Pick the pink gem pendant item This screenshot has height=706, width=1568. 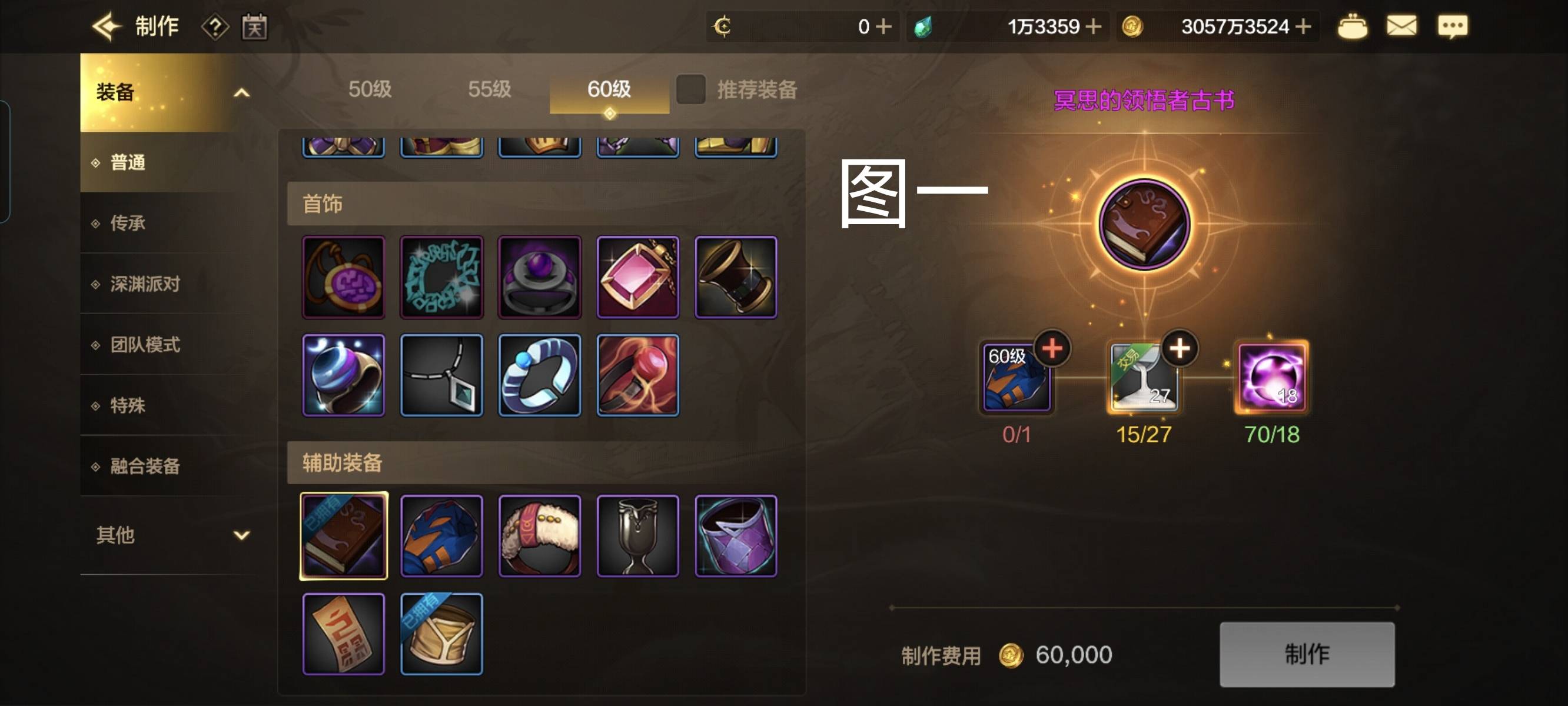(637, 278)
